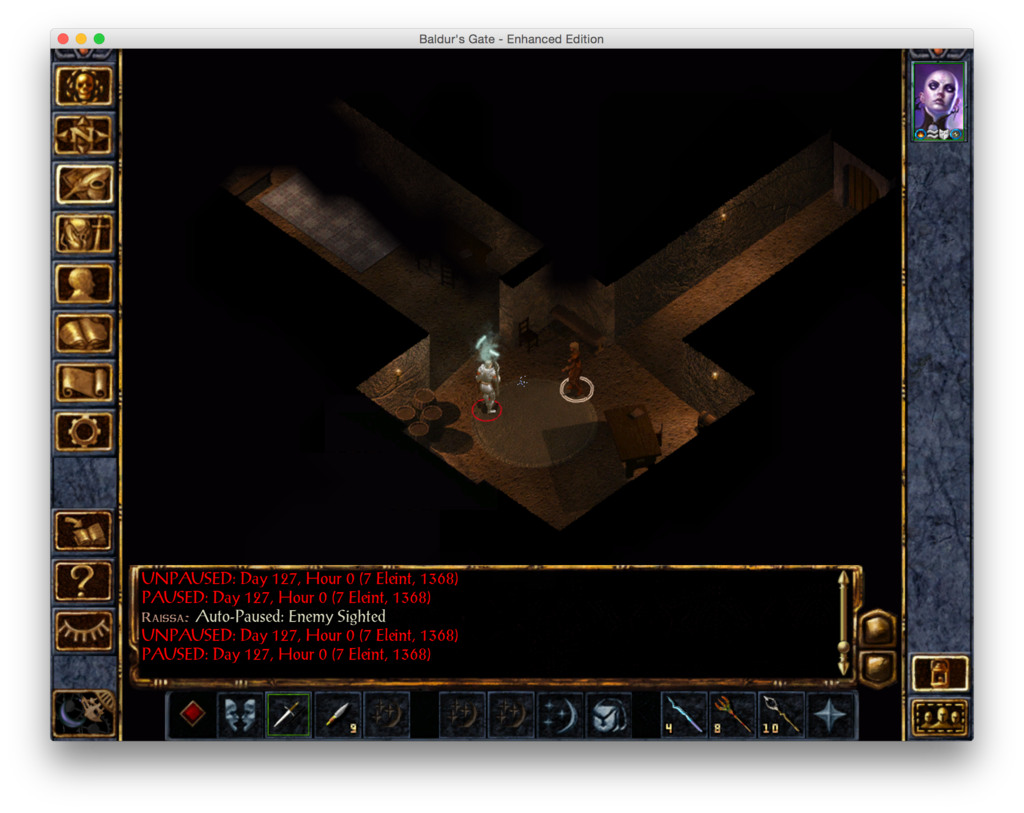The height and width of the screenshot is (813, 1024).
Task: Select Raissa's character portrait
Action: [939, 101]
